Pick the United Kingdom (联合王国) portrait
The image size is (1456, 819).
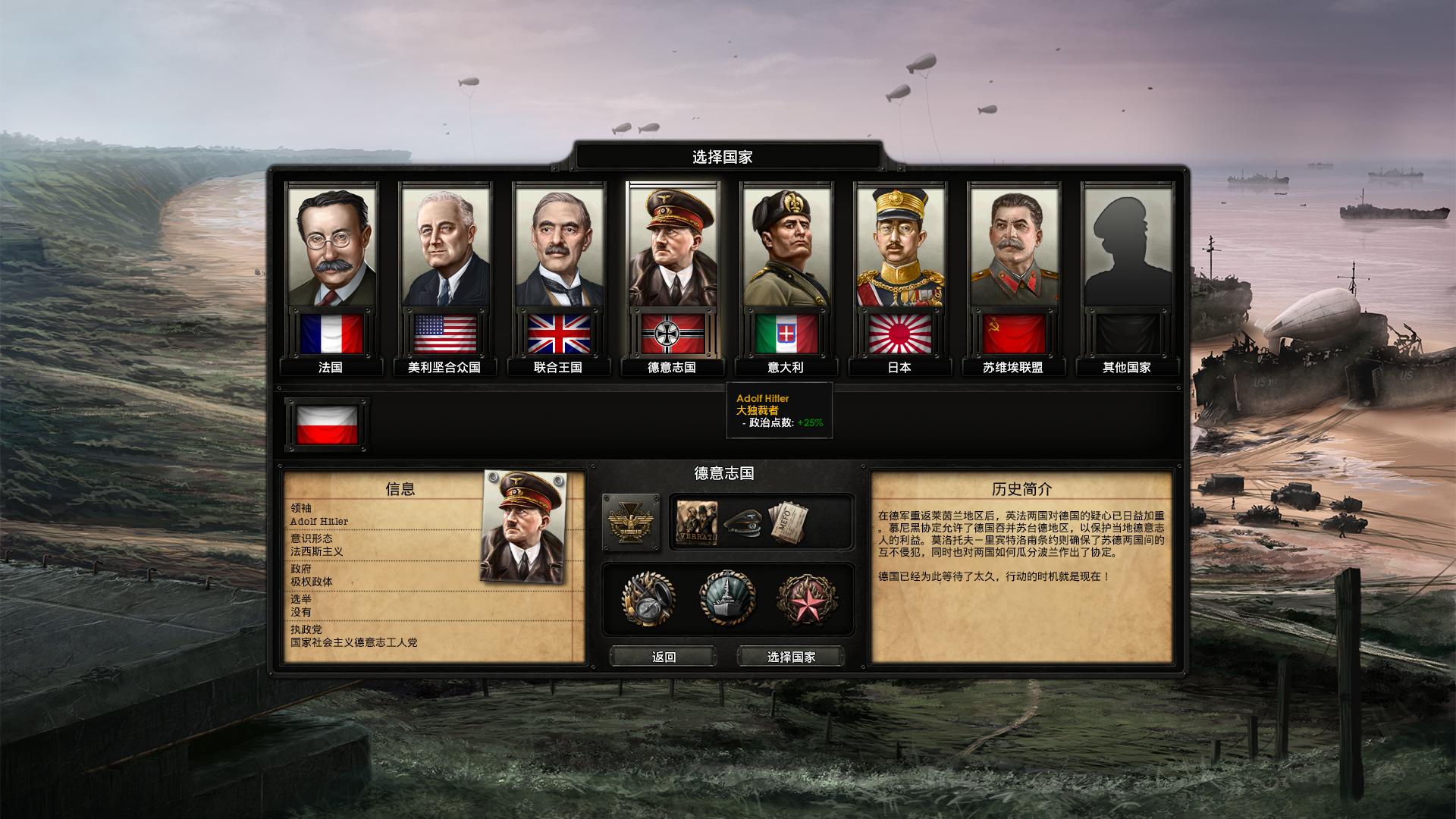tap(559, 250)
